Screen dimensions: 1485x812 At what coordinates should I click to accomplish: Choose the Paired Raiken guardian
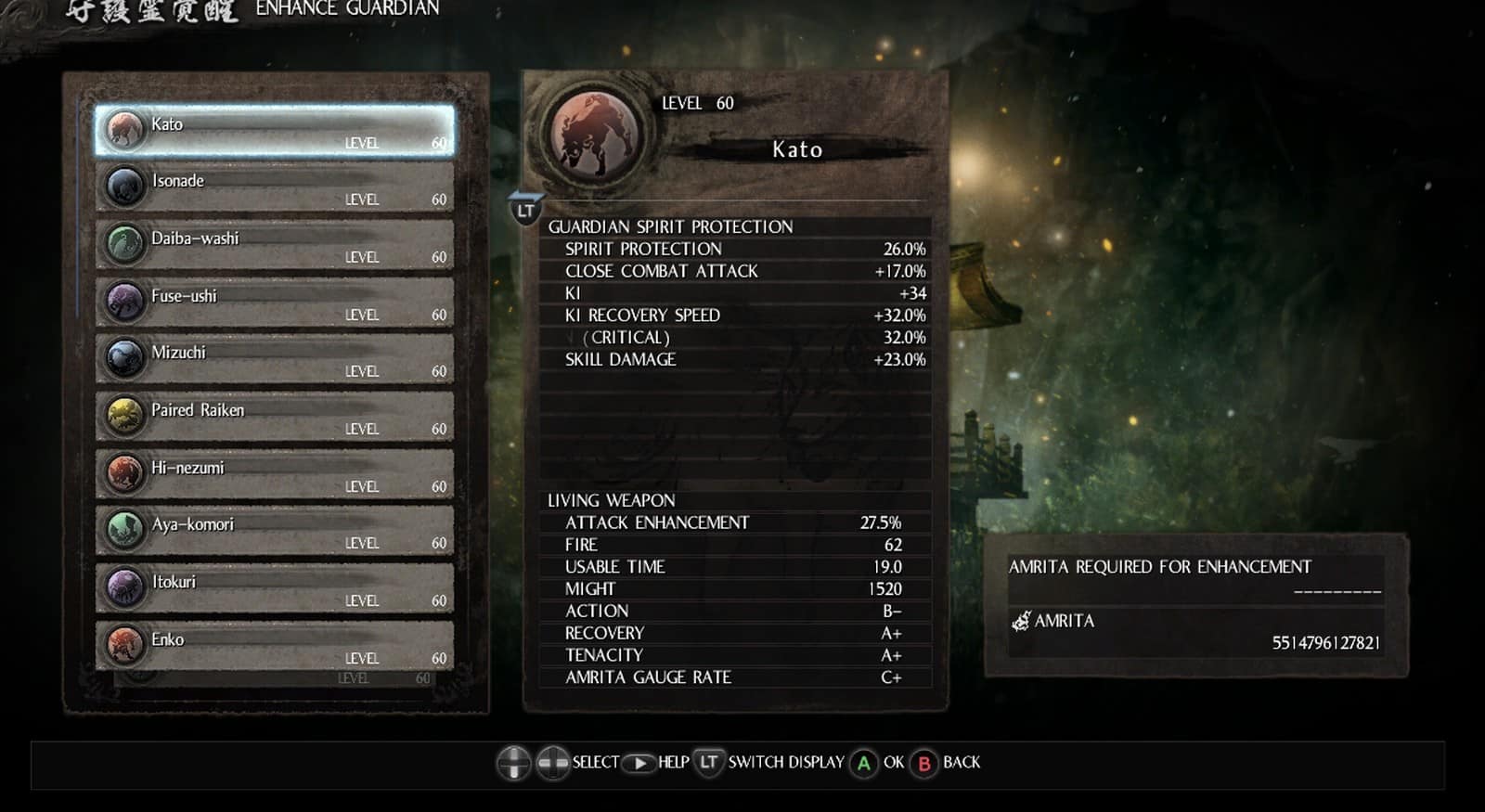[275, 417]
